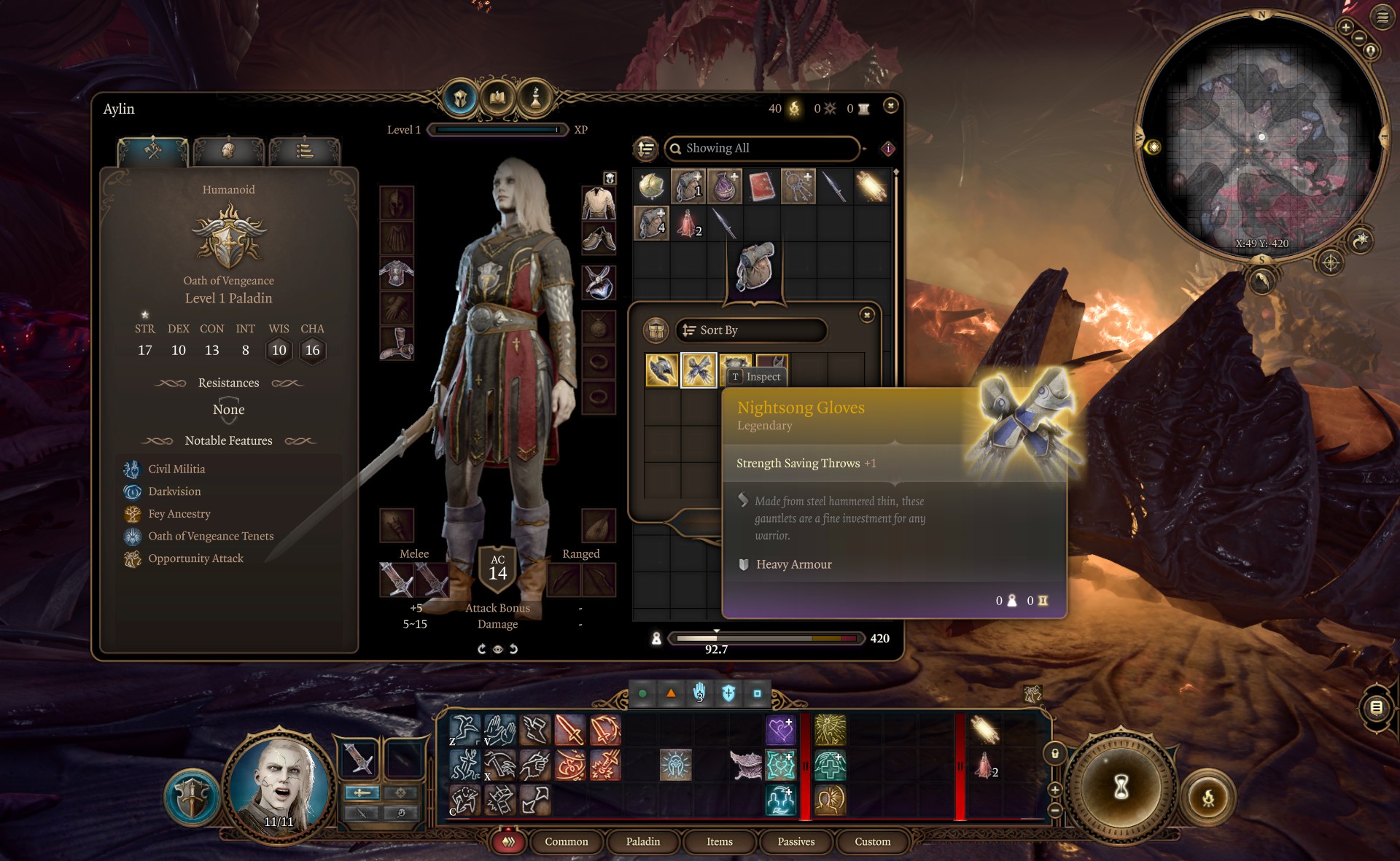Close the backpack container panel

(867, 315)
